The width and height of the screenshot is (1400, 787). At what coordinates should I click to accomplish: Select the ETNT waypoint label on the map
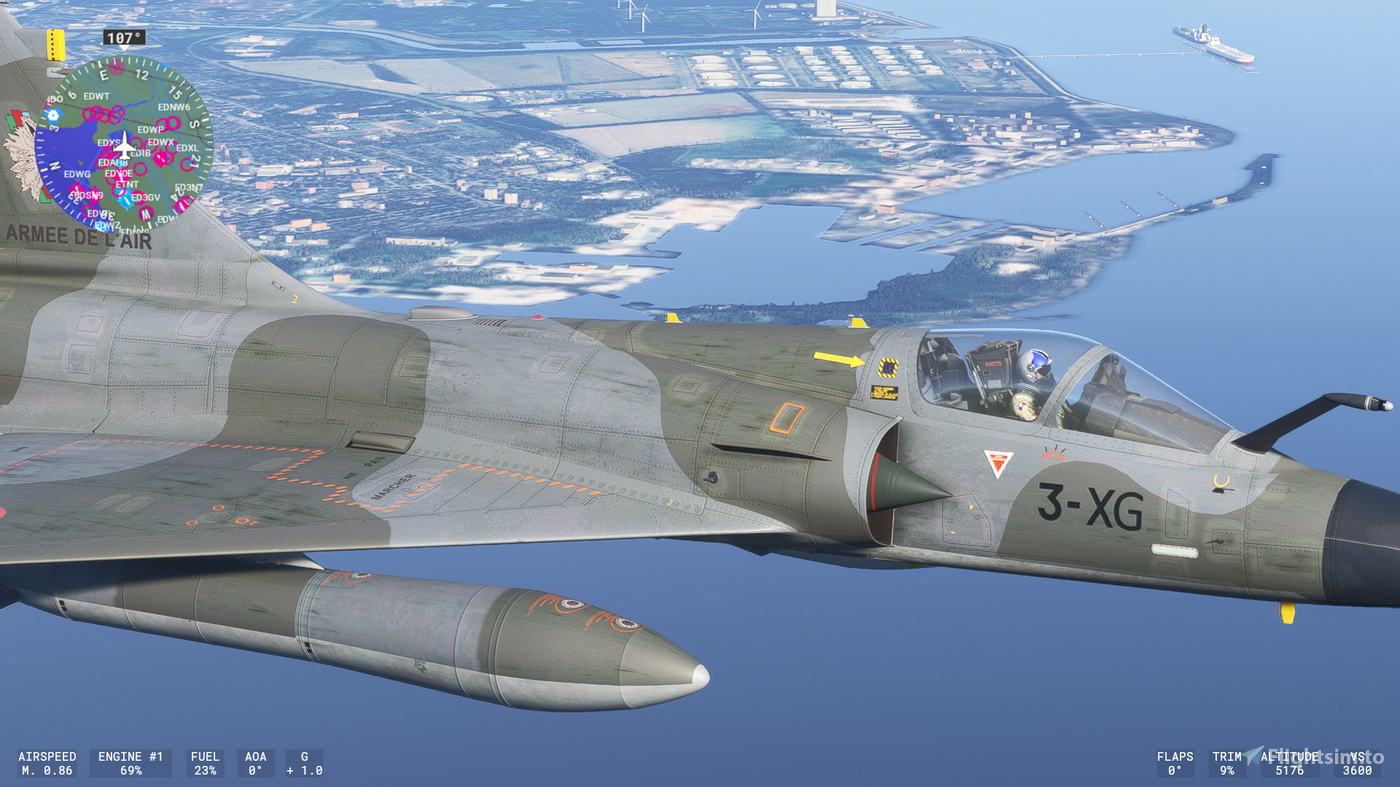coord(126,184)
